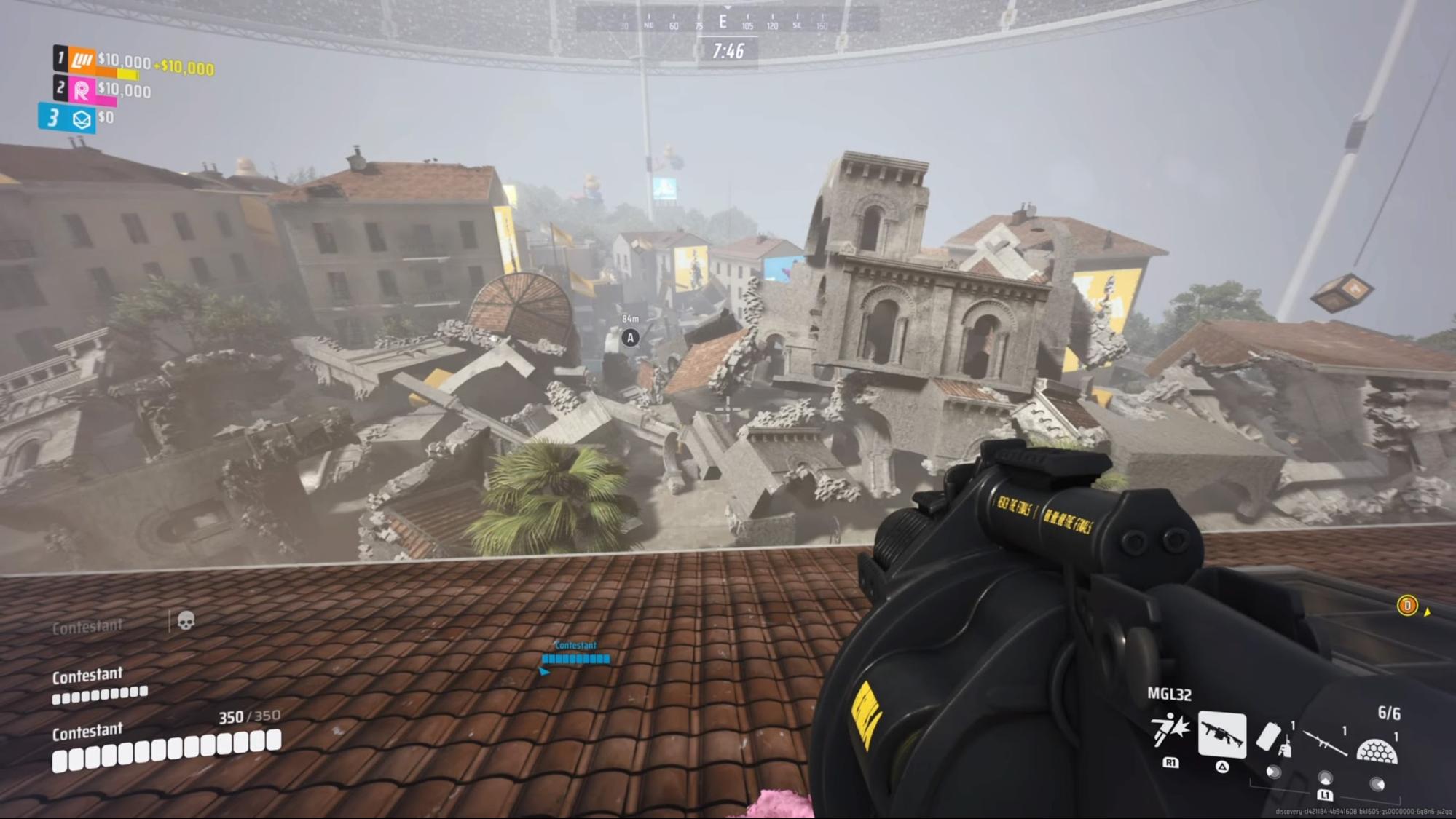The height and width of the screenshot is (819, 1456).
Task: Click the objective A waypoint marker
Action: [x=631, y=338]
